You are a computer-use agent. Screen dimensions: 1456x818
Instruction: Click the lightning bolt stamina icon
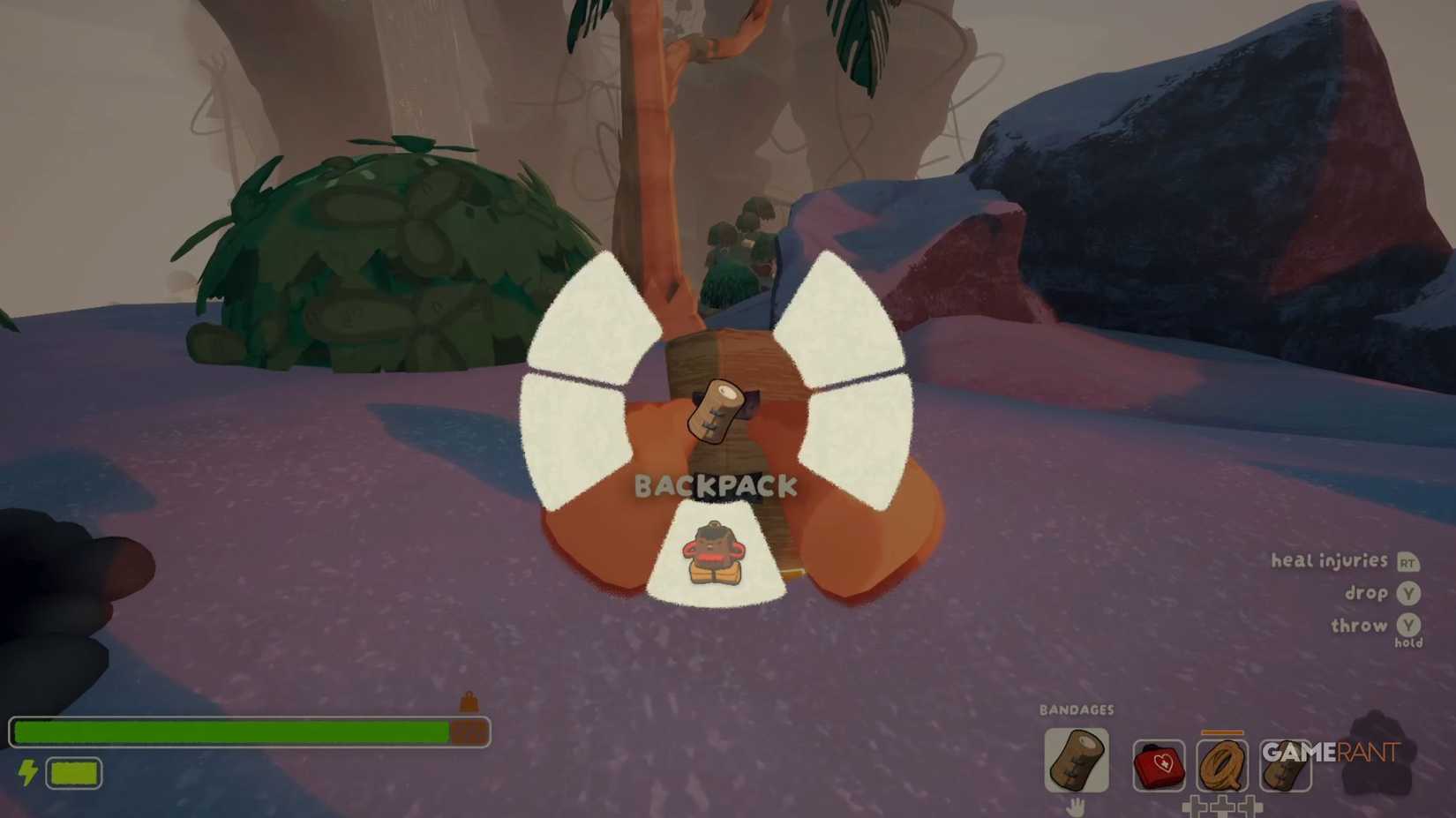point(26,773)
